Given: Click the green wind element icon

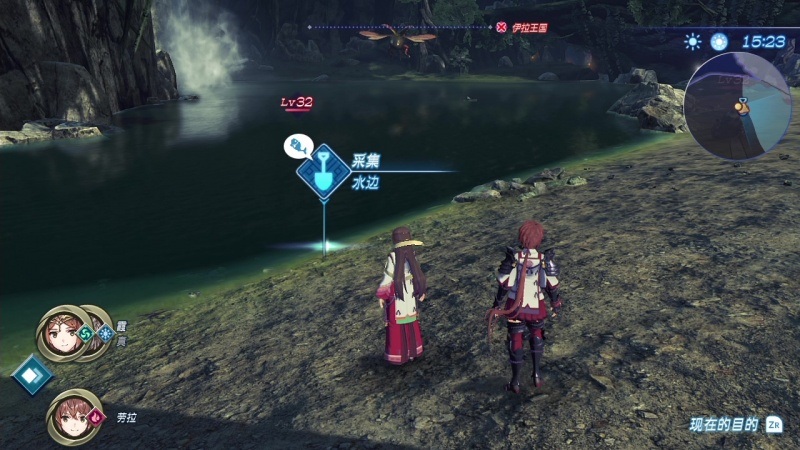Looking at the screenshot, I should coord(86,333).
